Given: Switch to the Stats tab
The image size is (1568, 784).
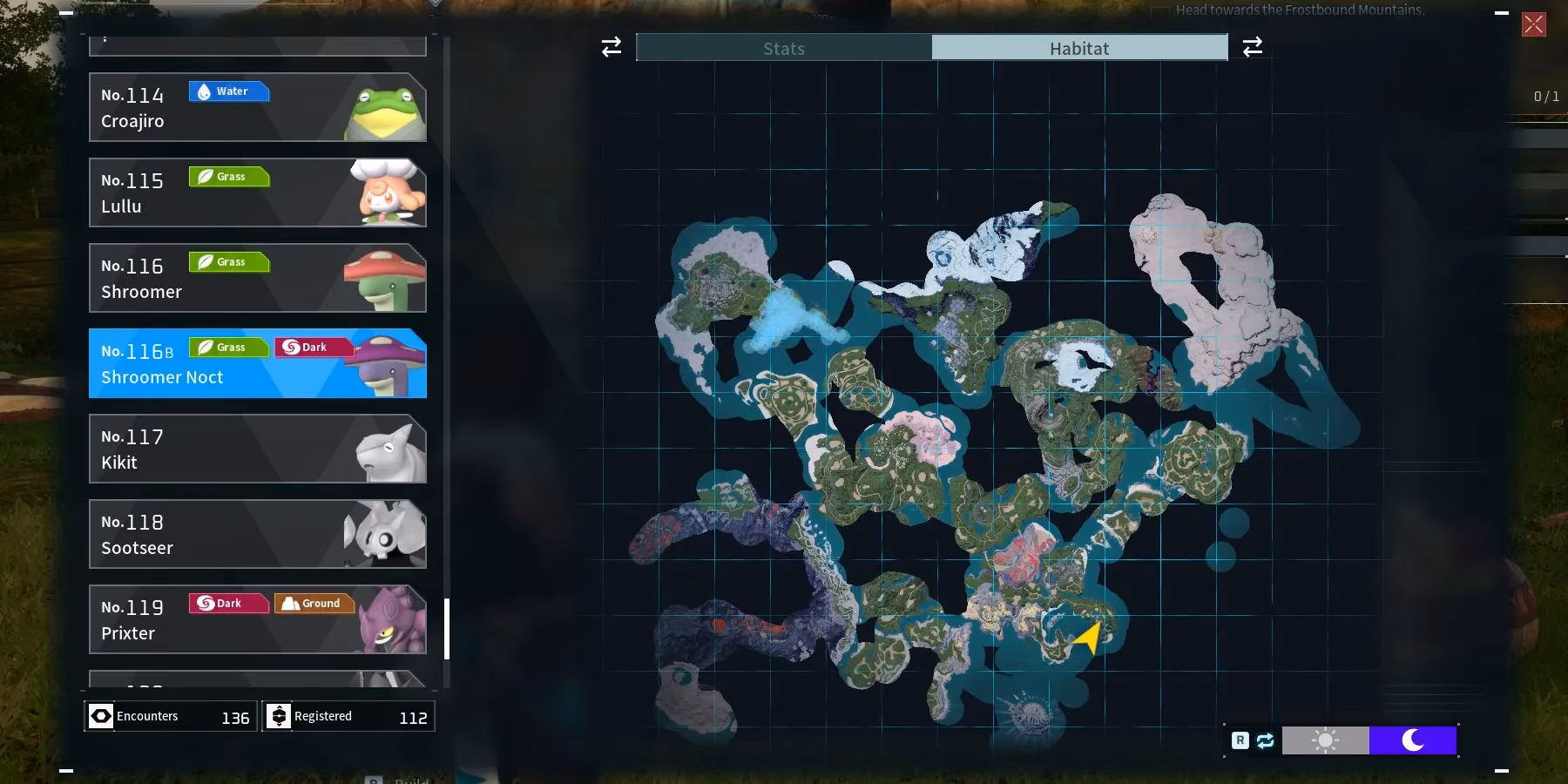Looking at the screenshot, I should pos(783,48).
